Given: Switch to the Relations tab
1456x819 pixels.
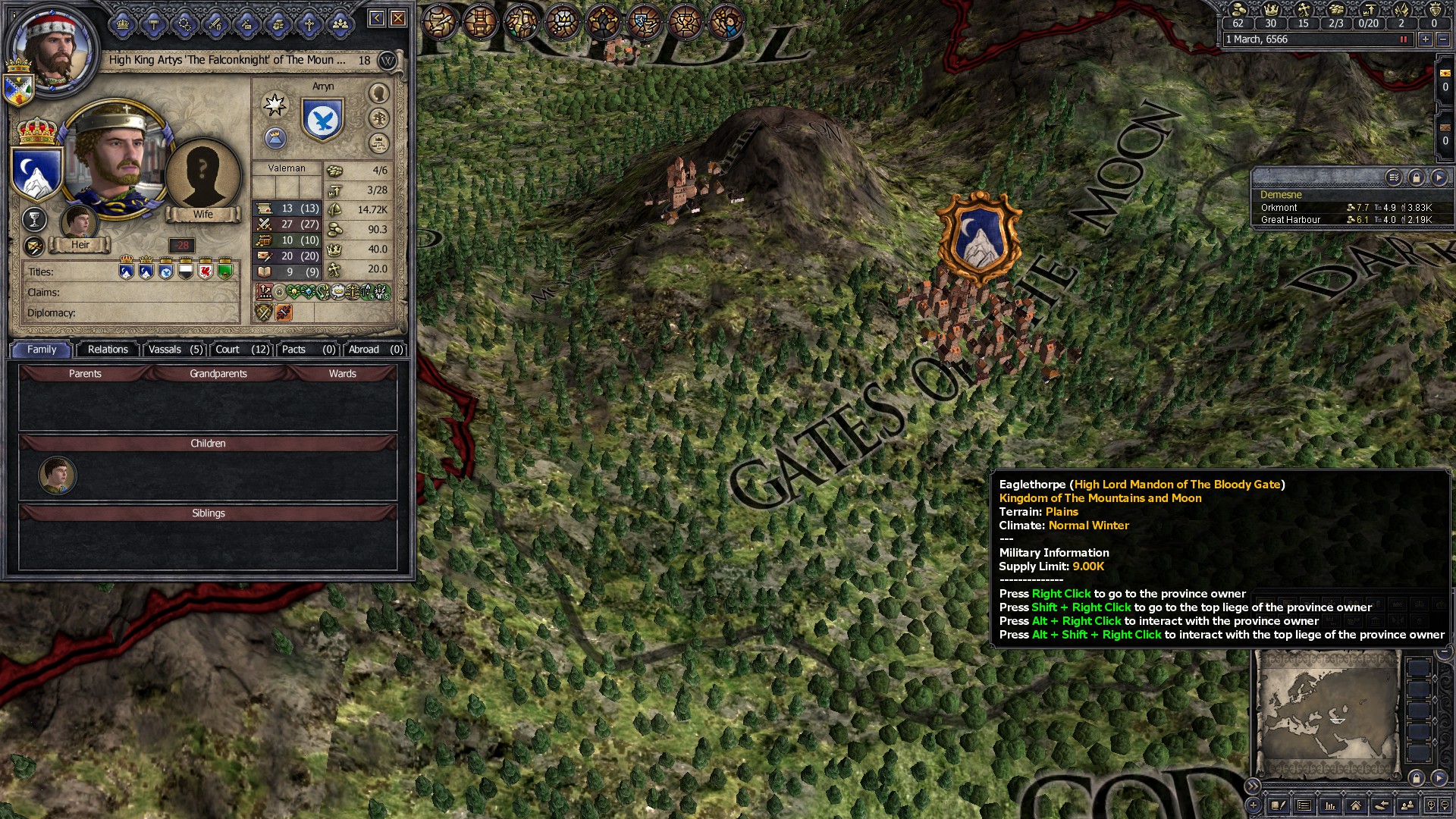Looking at the screenshot, I should point(108,350).
